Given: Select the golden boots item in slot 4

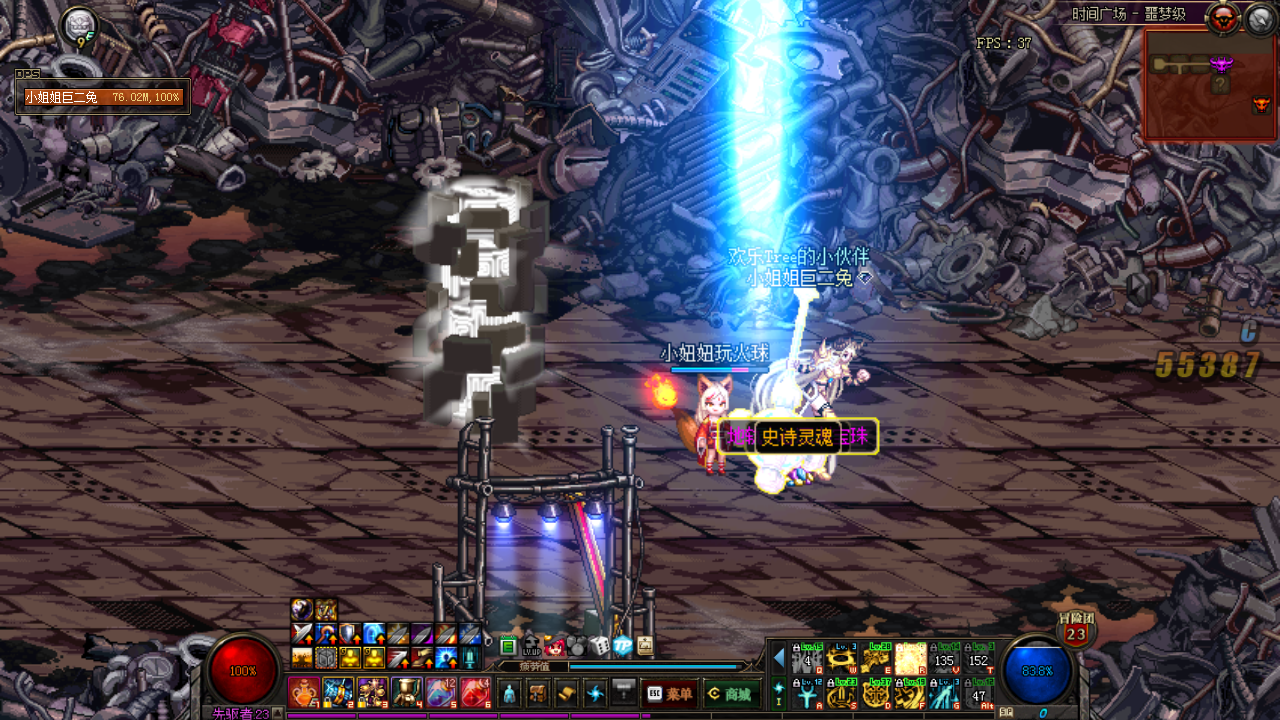Looking at the screenshot, I should pos(406,692).
